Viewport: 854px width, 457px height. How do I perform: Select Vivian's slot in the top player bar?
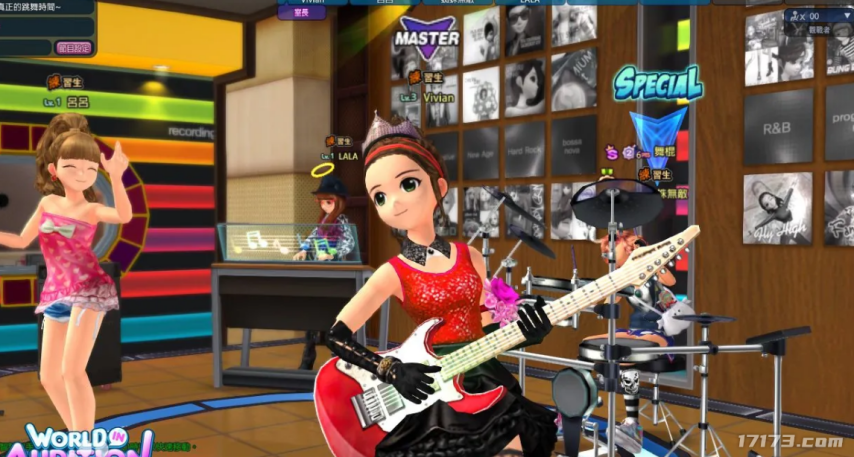(311, 3)
